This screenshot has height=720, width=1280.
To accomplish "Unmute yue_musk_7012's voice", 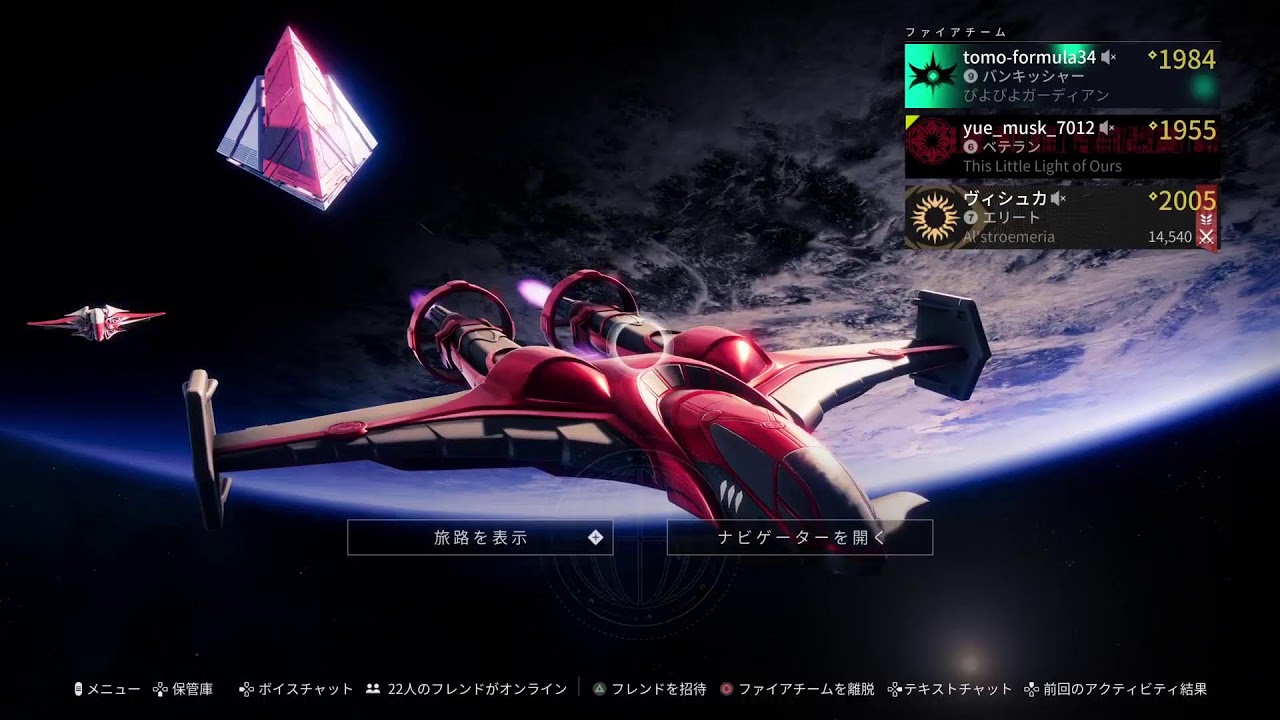I will click(1106, 128).
